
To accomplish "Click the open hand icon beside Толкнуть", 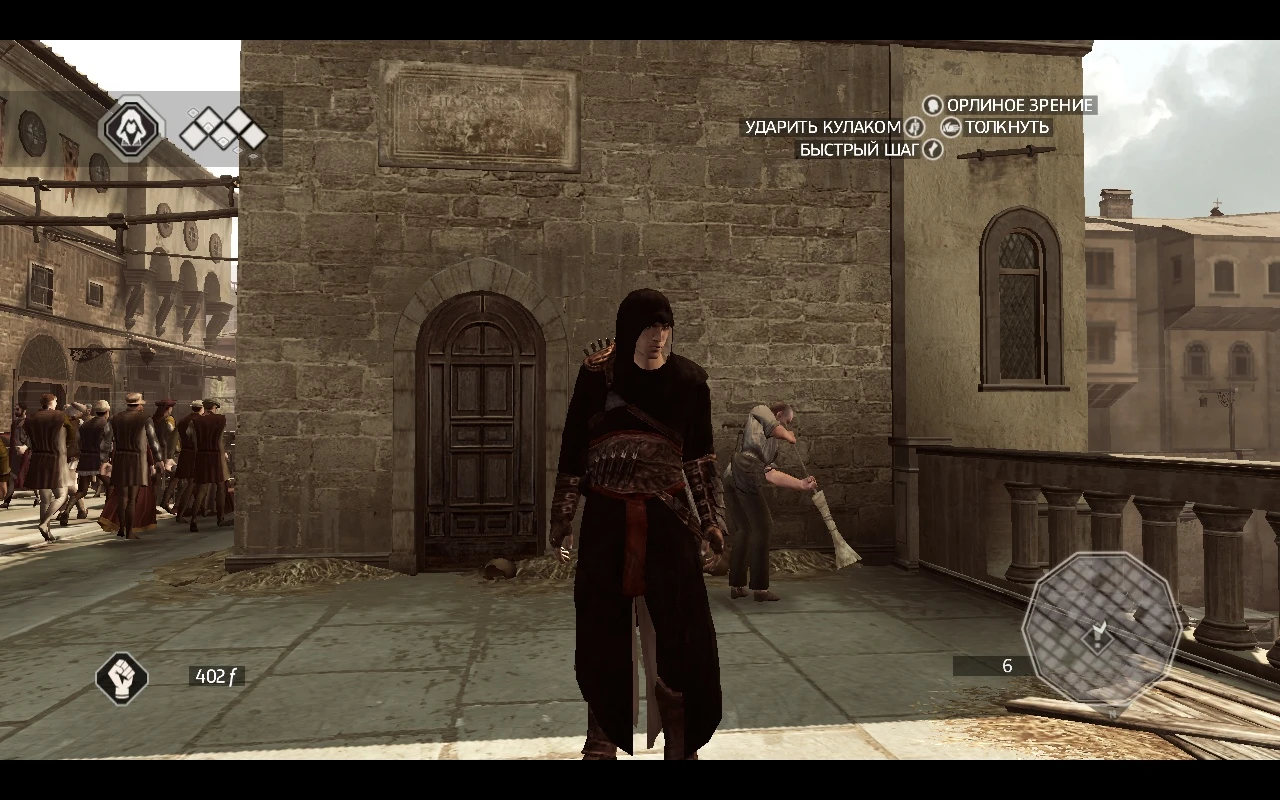I will pos(951,128).
